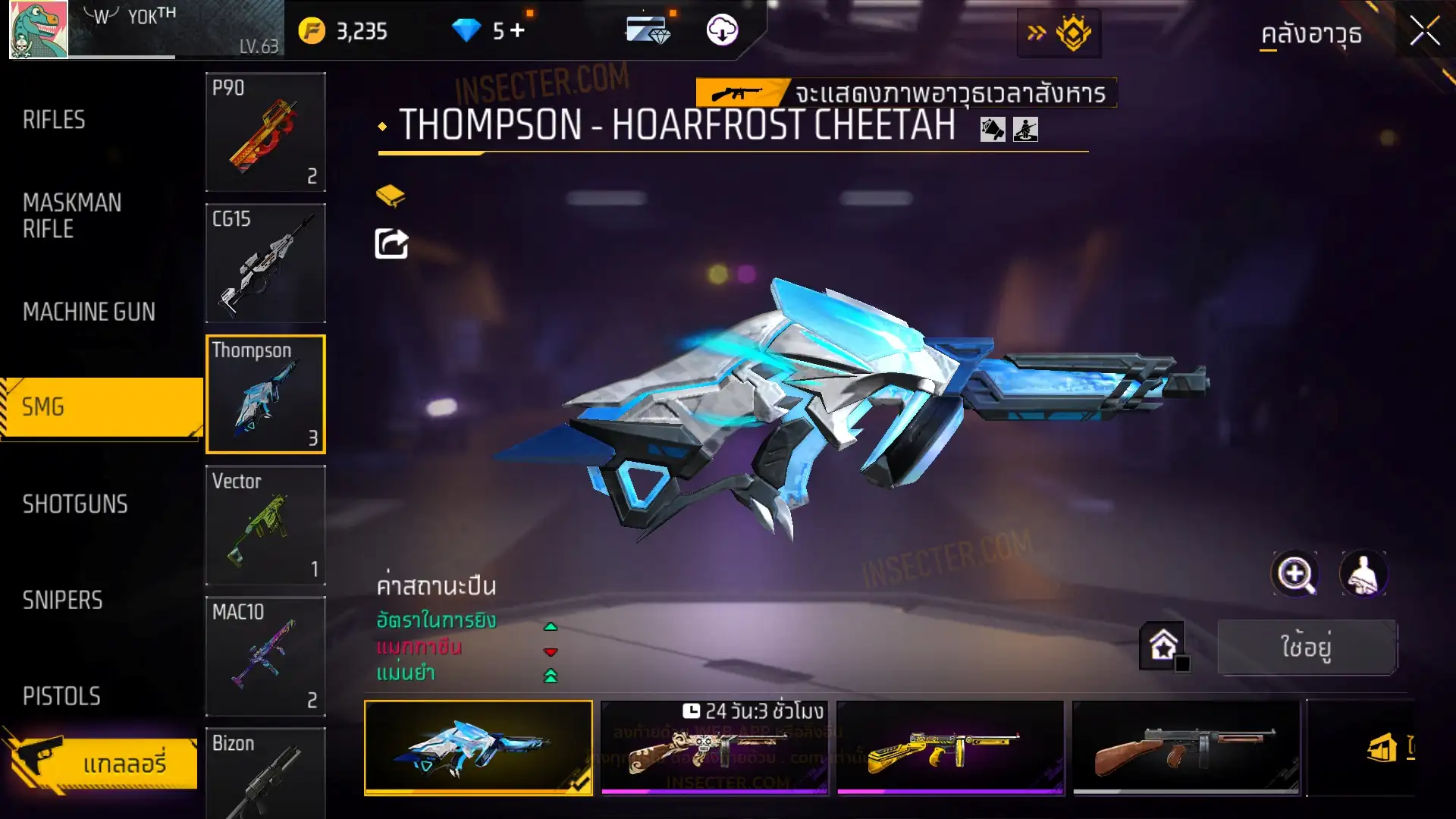Select the default wooden Thompson skin
Viewport: 1456px width, 819px height.
click(1185, 748)
